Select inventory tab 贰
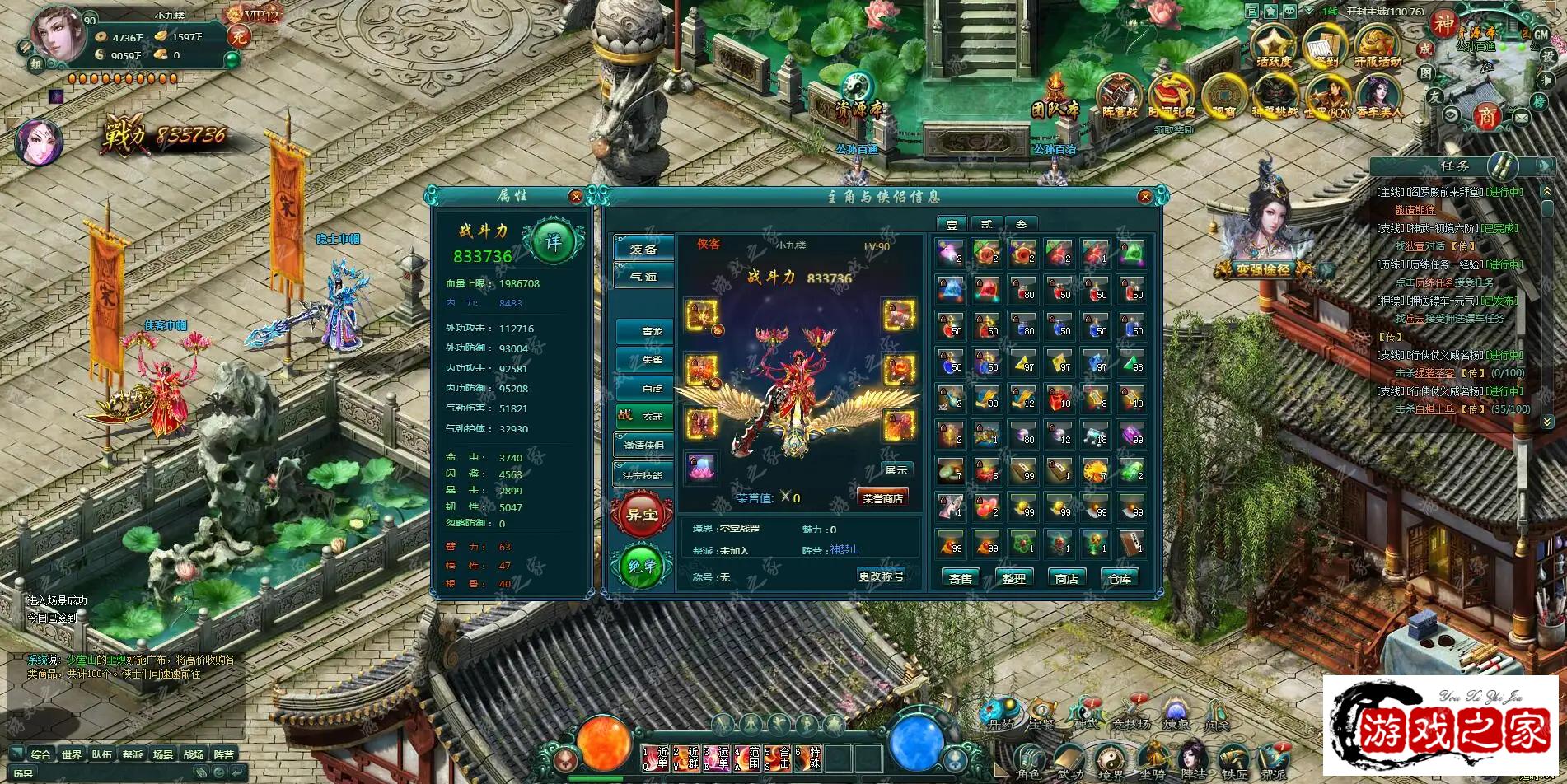The image size is (1567, 784). tap(986, 223)
